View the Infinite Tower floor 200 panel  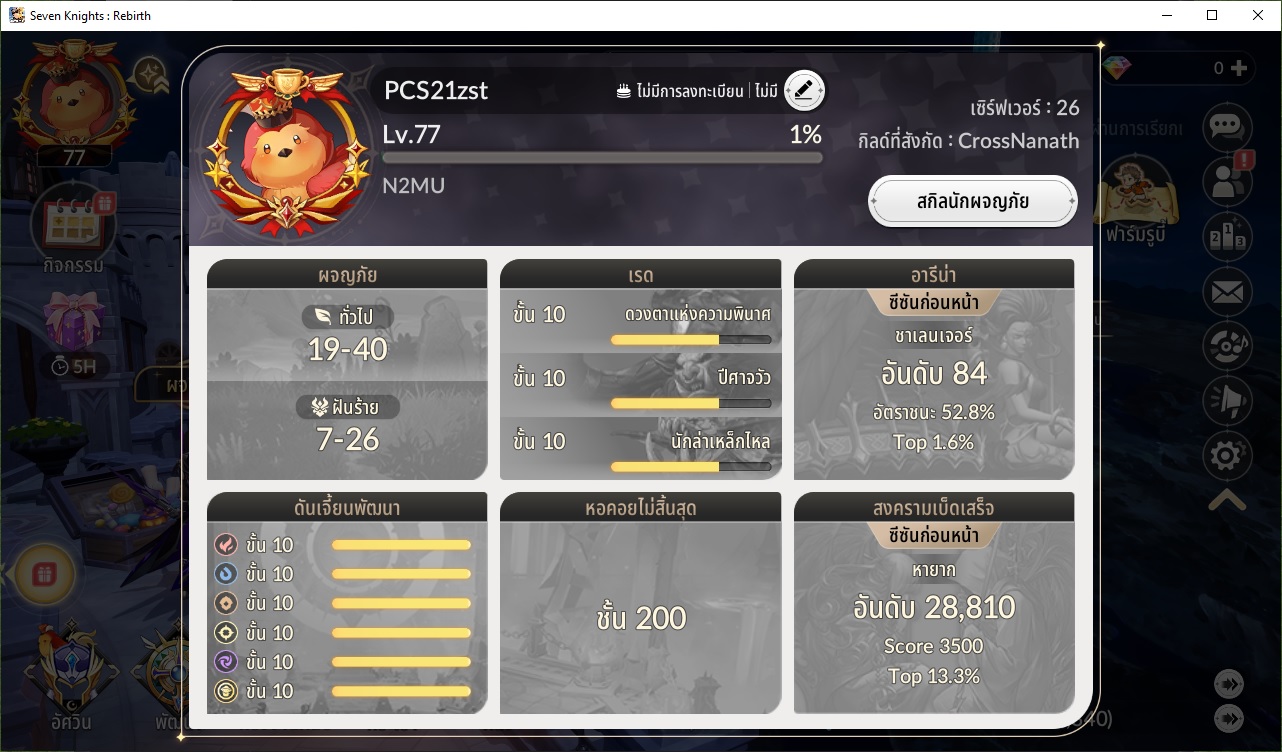point(640,604)
